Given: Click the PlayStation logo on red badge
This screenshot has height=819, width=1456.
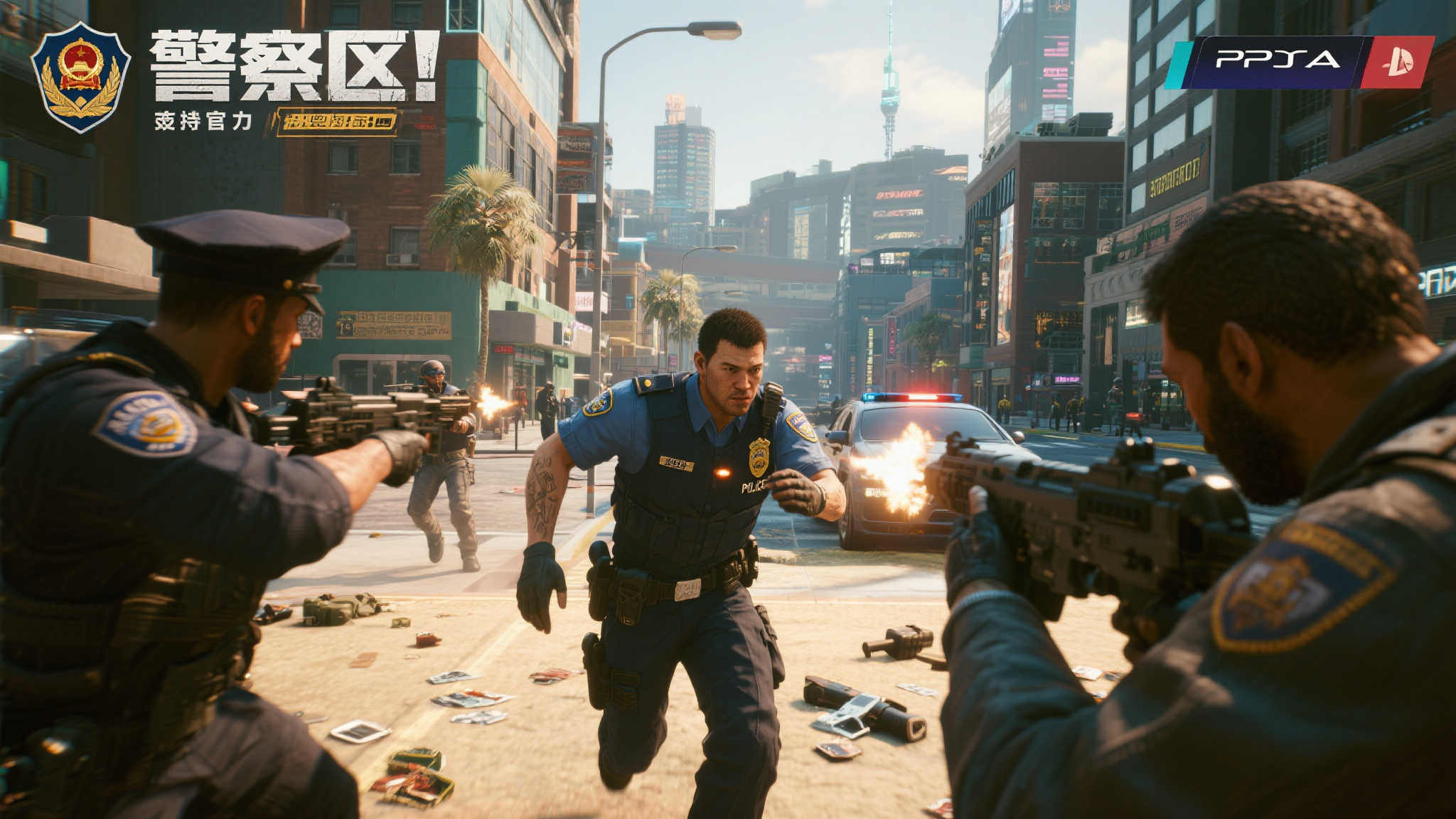Looking at the screenshot, I should point(1396,63).
